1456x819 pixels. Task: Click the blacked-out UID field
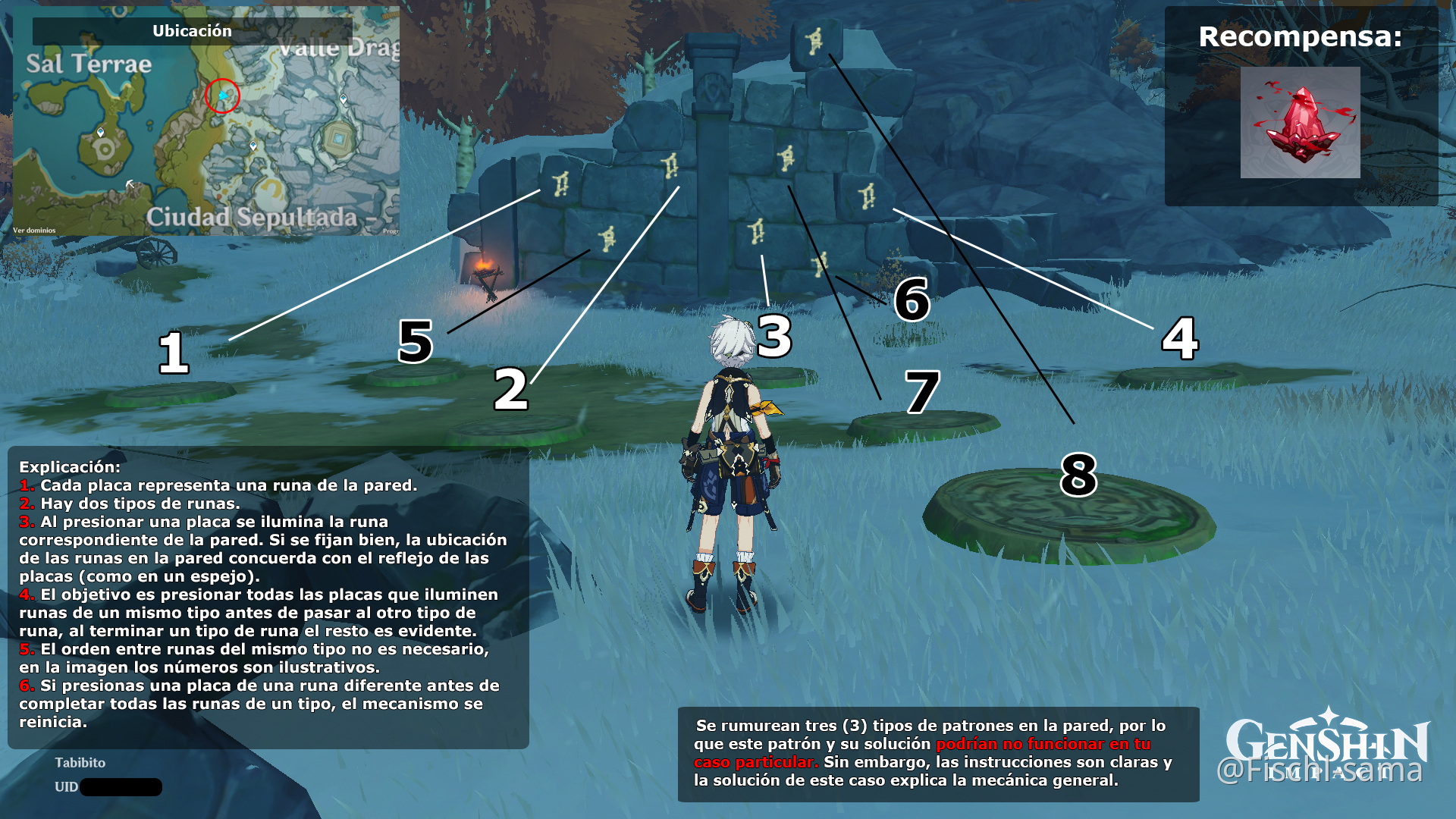pos(121,788)
